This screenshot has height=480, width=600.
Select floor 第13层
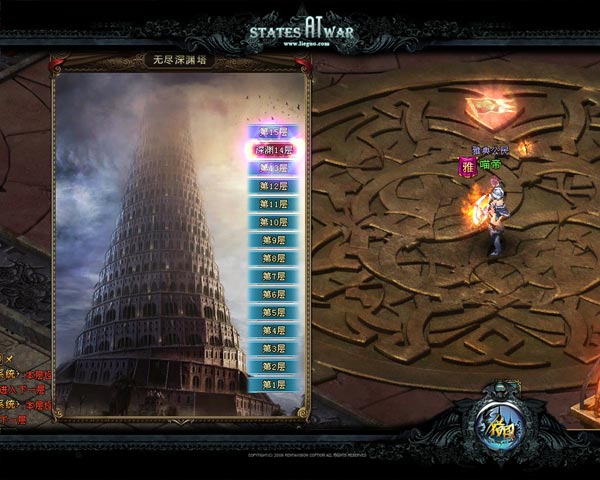coord(273,168)
